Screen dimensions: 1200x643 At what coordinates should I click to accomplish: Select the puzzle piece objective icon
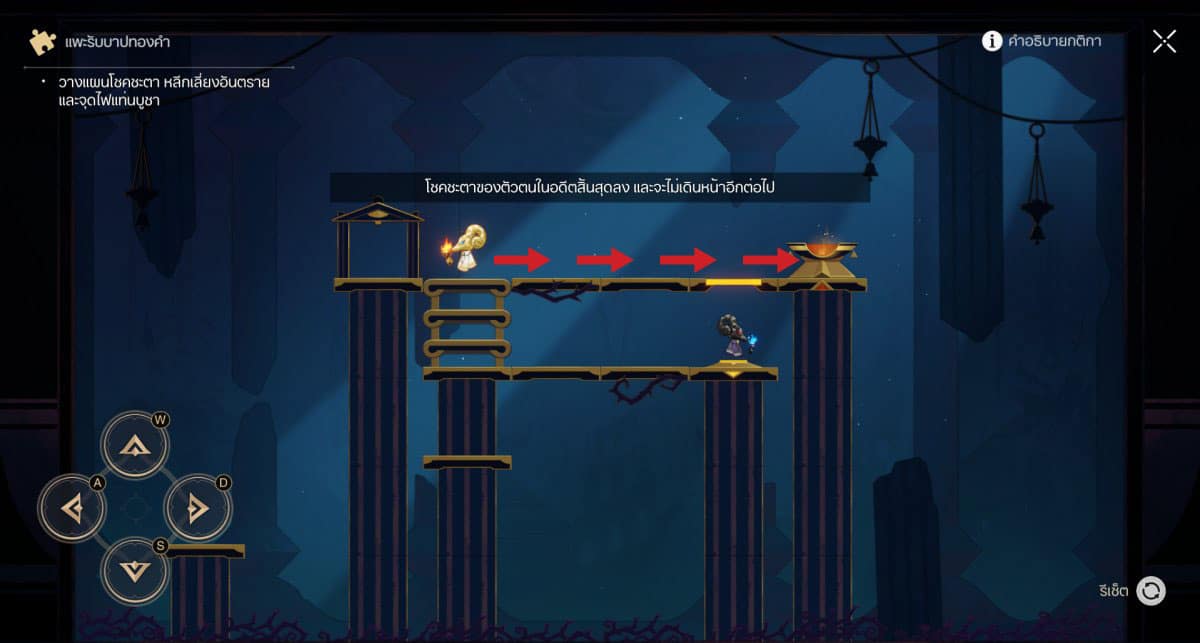pyautogui.click(x=43, y=42)
